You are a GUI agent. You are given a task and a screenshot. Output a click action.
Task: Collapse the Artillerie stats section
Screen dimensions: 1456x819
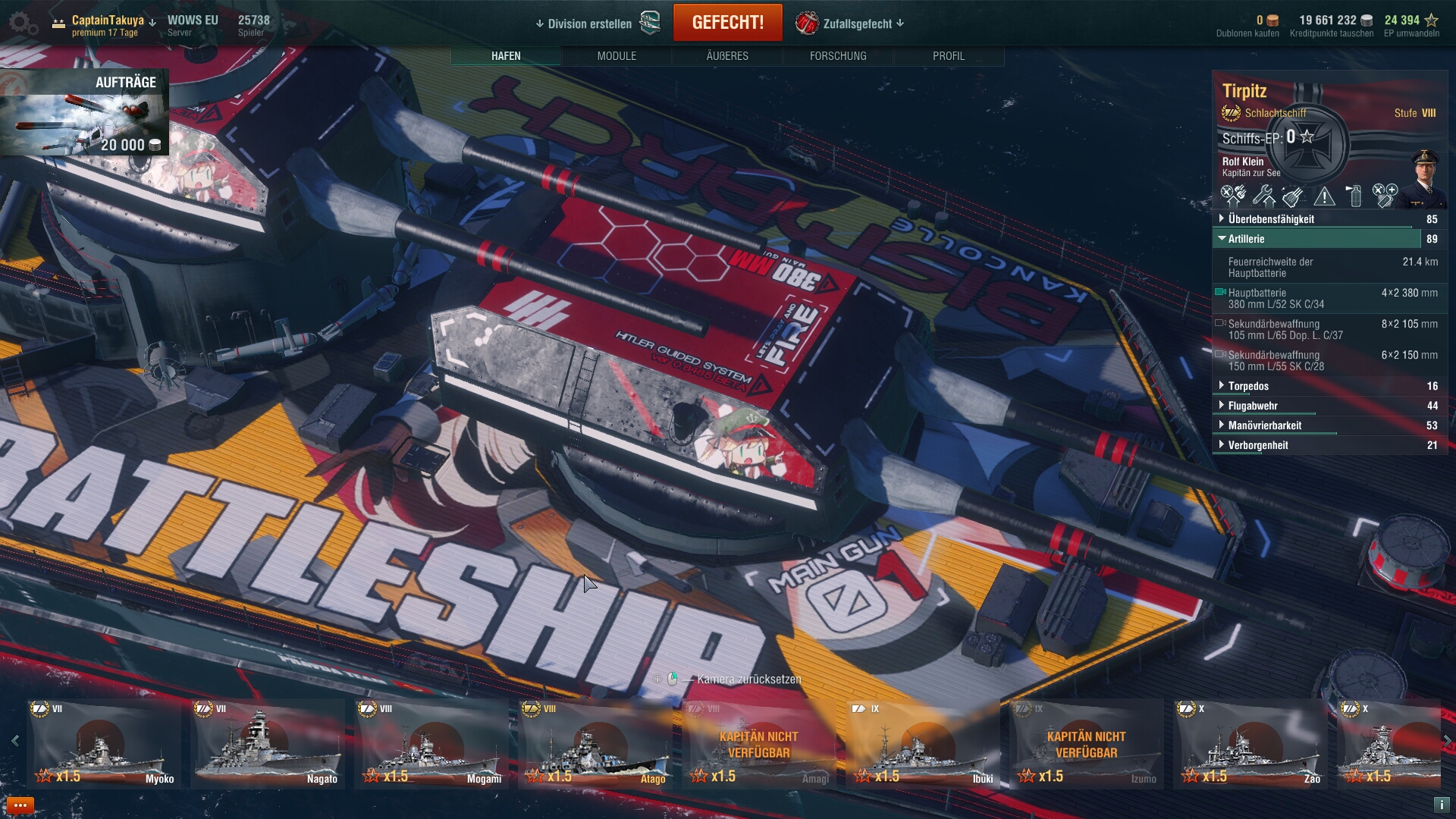click(1247, 239)
